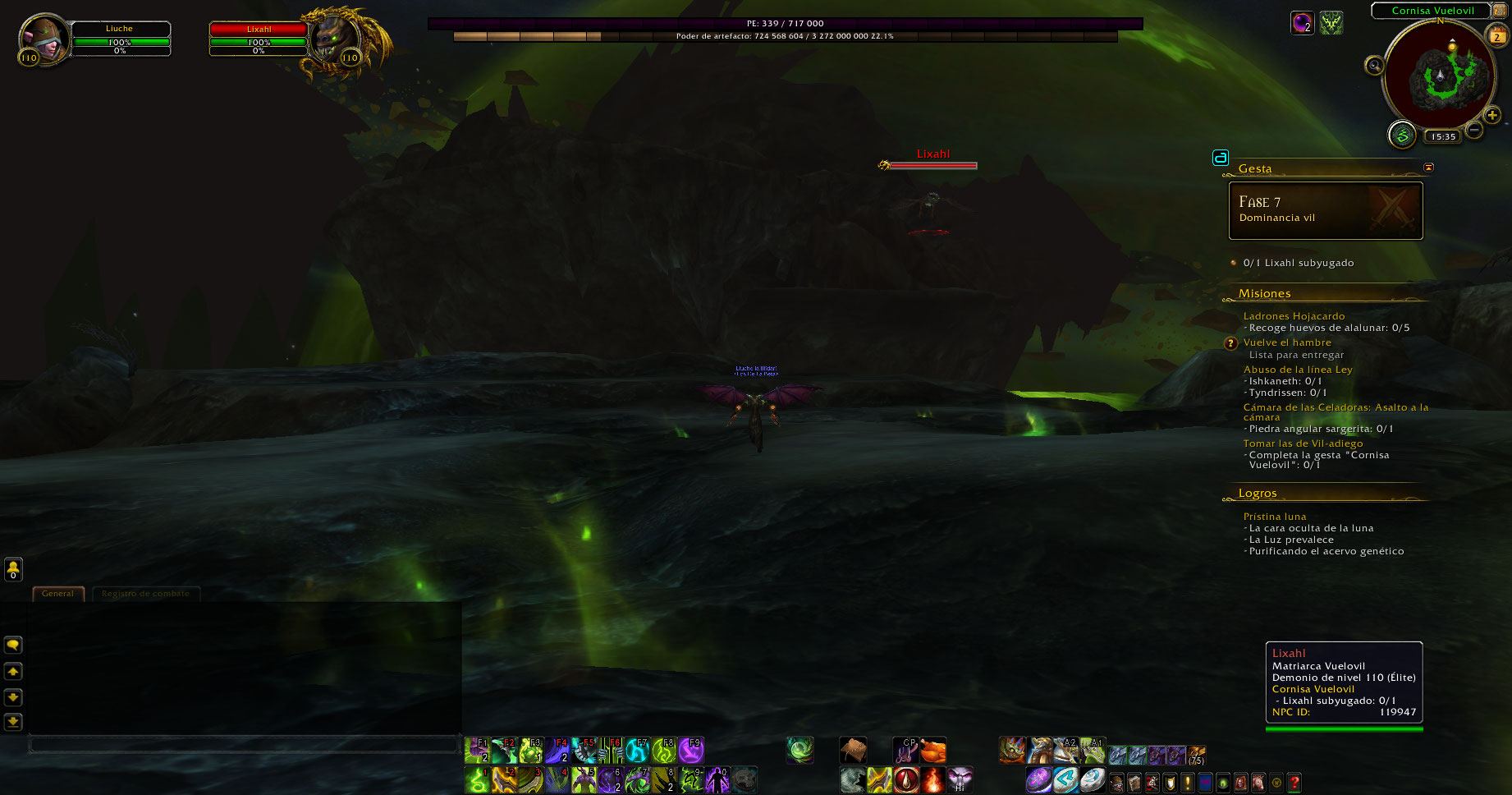Open the tracked achievement Prístina luna
The image size is (1512, 795).
coord(1274,517)
